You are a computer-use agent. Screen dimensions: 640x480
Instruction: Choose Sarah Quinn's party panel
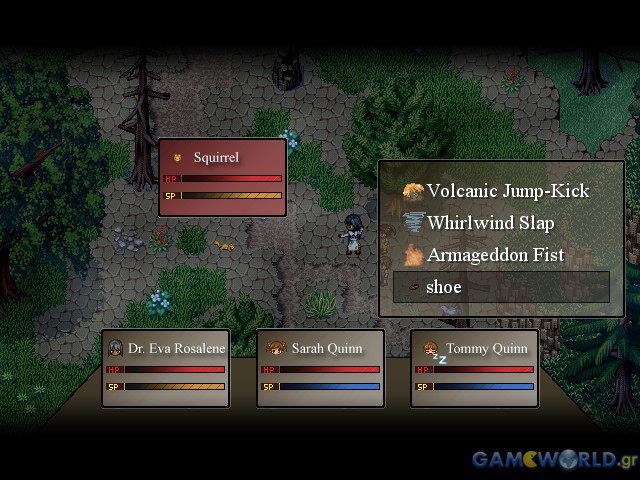coord(320,368)
